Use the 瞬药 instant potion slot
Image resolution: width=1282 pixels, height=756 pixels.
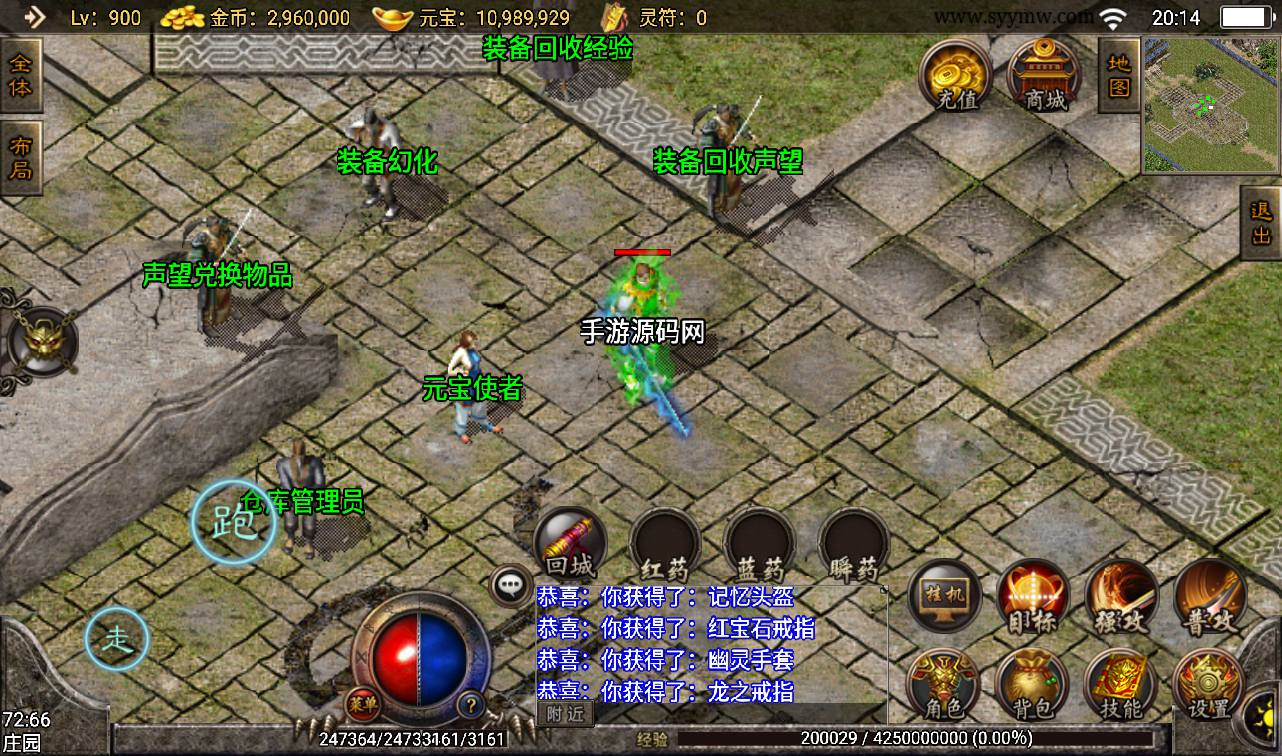click(x=853, y=545)
